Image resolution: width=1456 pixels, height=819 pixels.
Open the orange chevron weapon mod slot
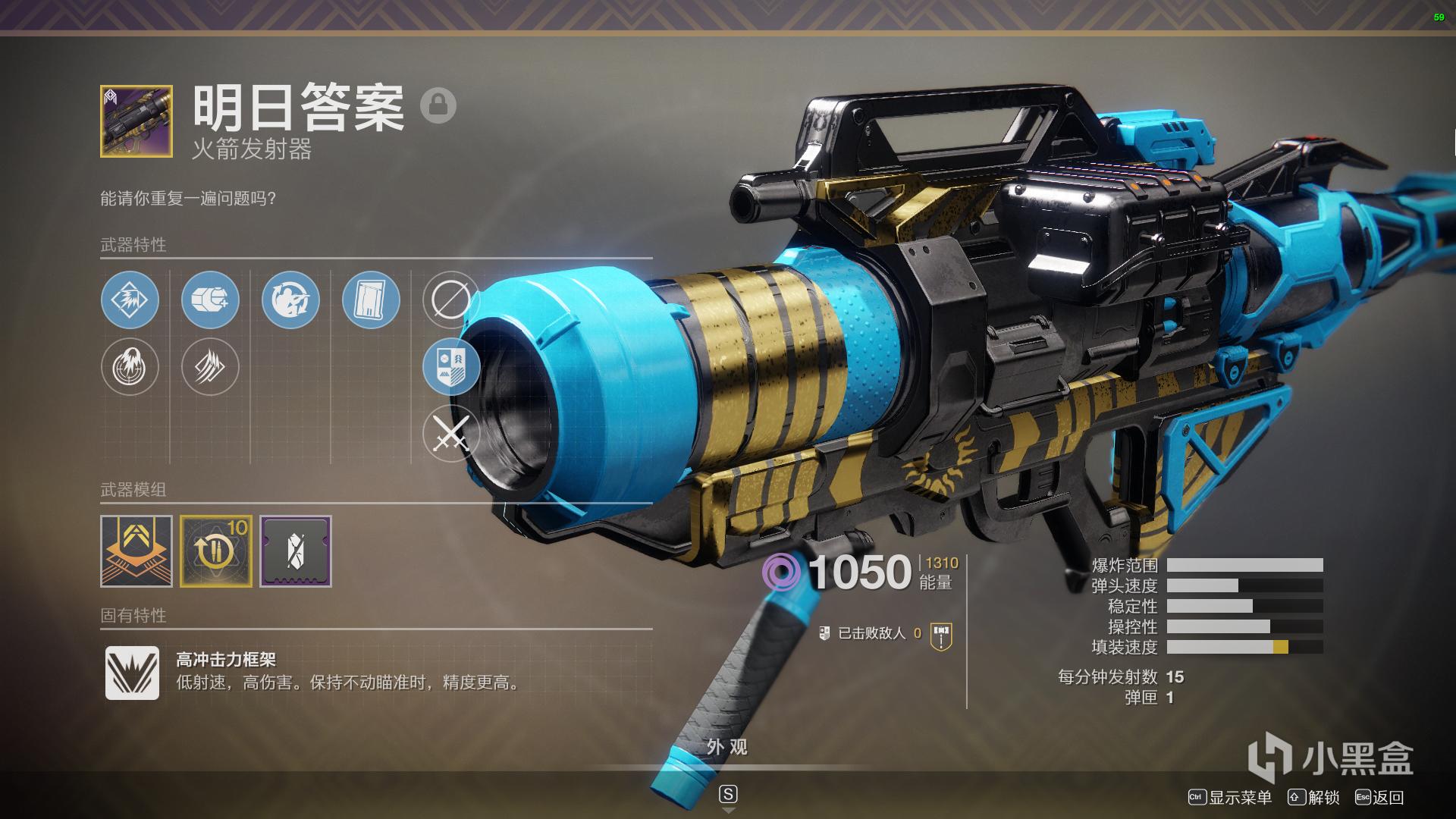pos(136,551)
